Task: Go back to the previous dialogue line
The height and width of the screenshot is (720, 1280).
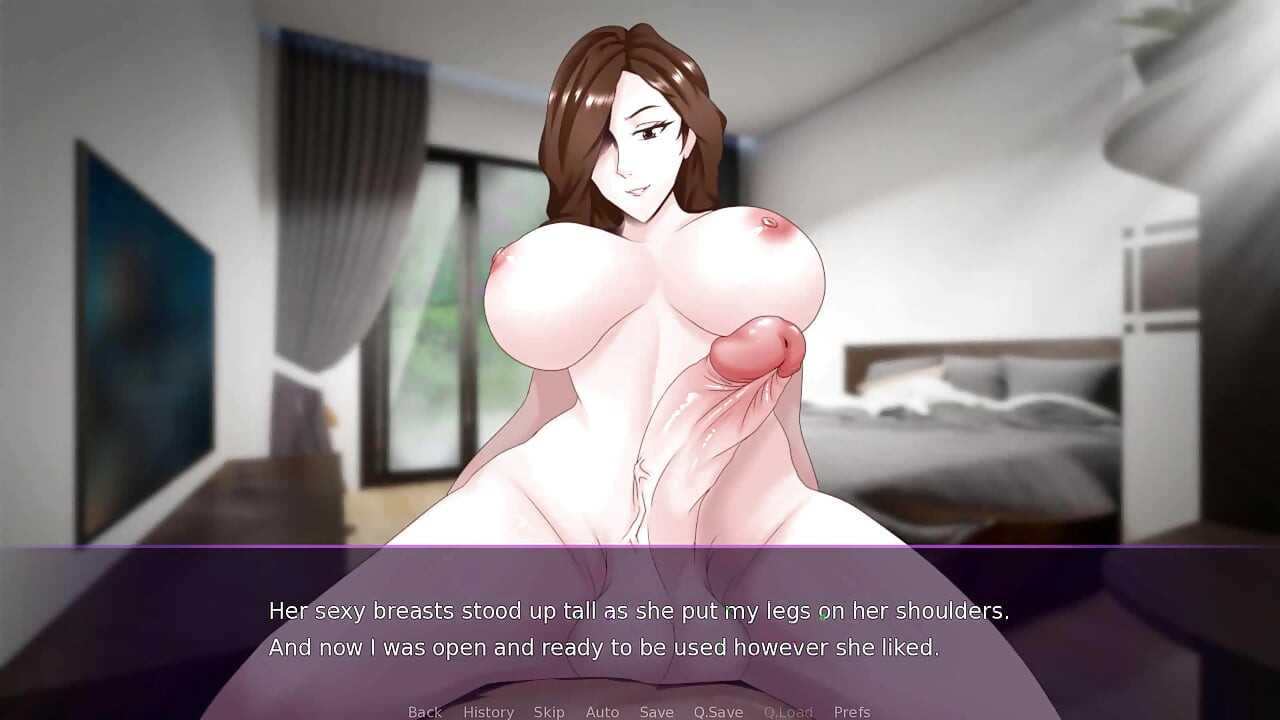Action: (424, 711)
